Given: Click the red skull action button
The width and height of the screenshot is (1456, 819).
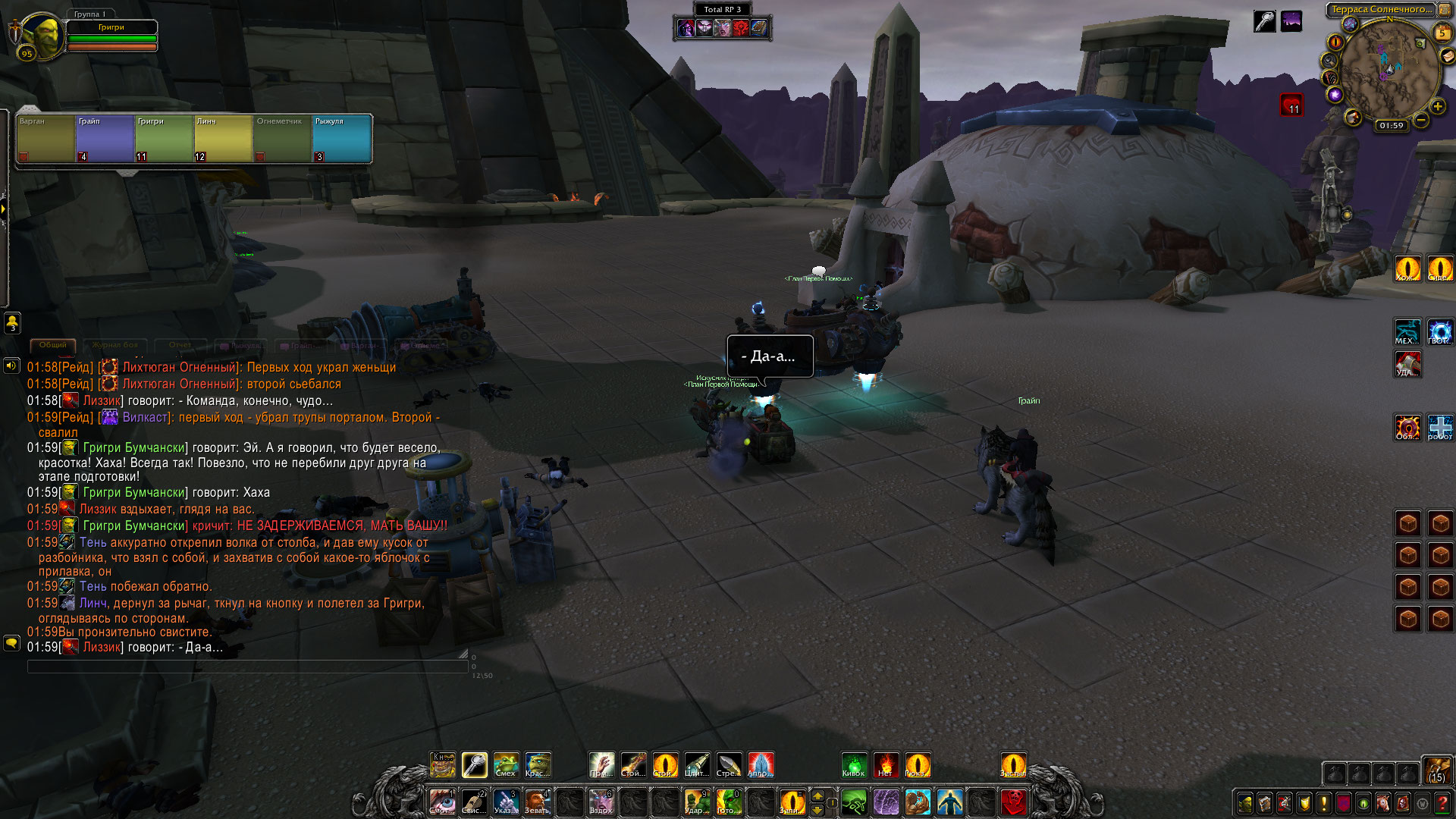Looking at the screenshot, I should pyautogui.click(x=1014, y=802).
